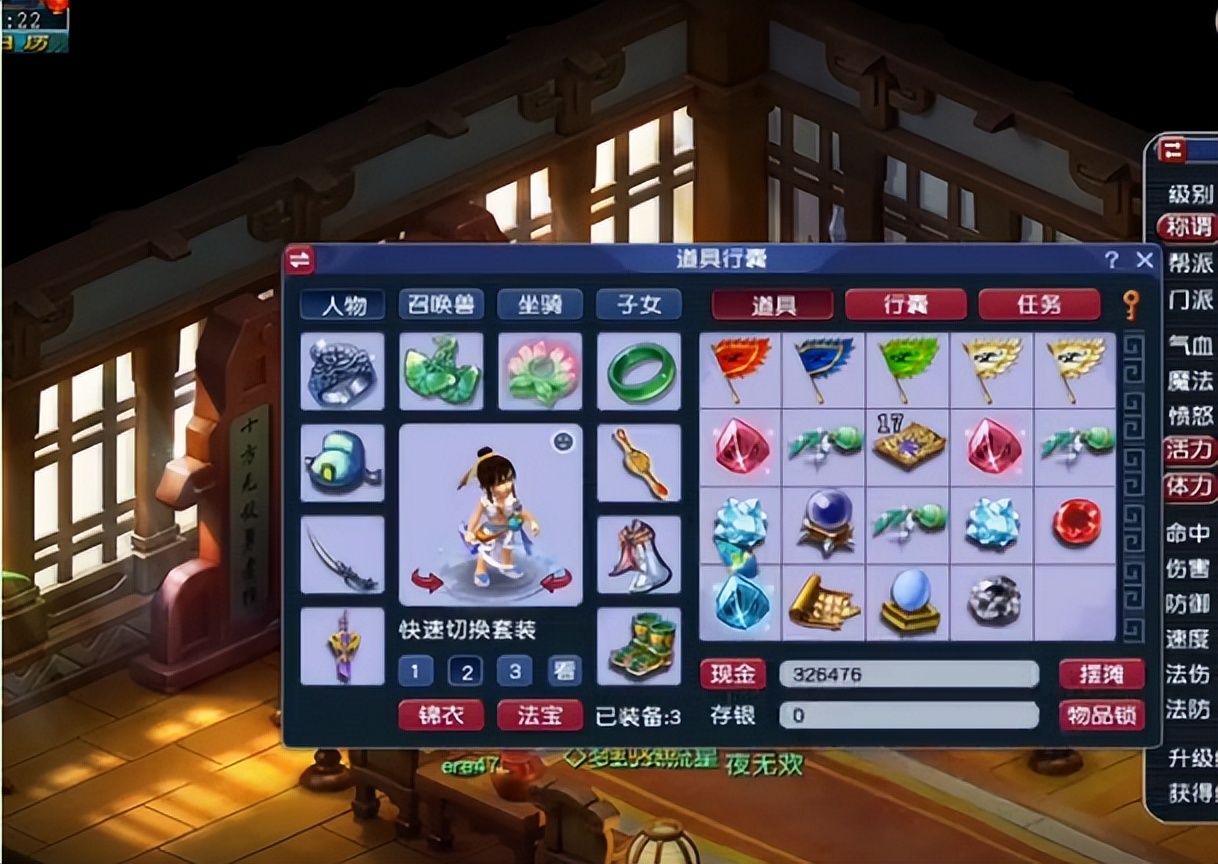This screenshot has width=1218, height=864.
Task: Select the 道具 items tab
Action: click(x=772, y=304)
